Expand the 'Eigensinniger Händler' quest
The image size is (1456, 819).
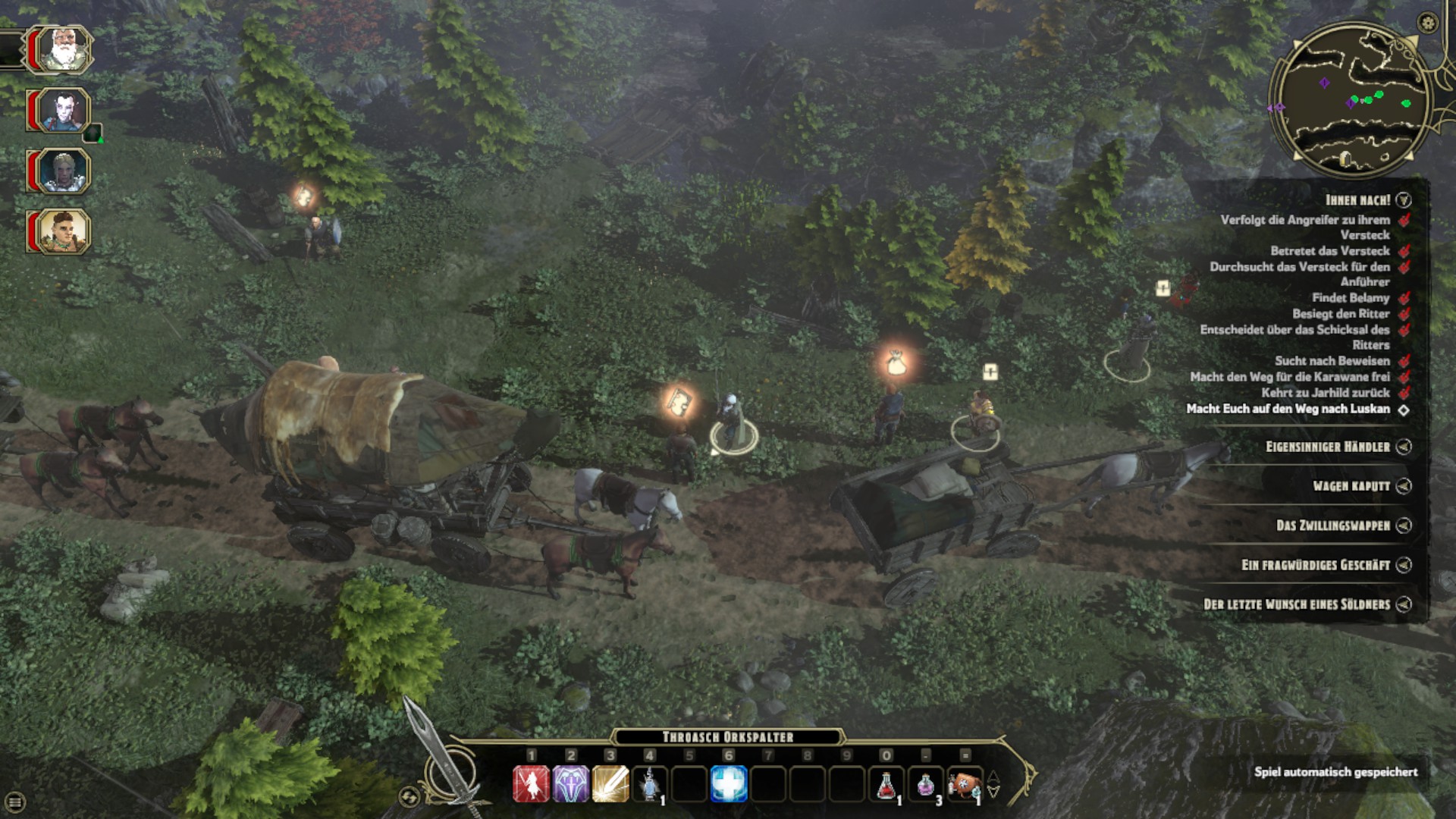[1404, 447]
